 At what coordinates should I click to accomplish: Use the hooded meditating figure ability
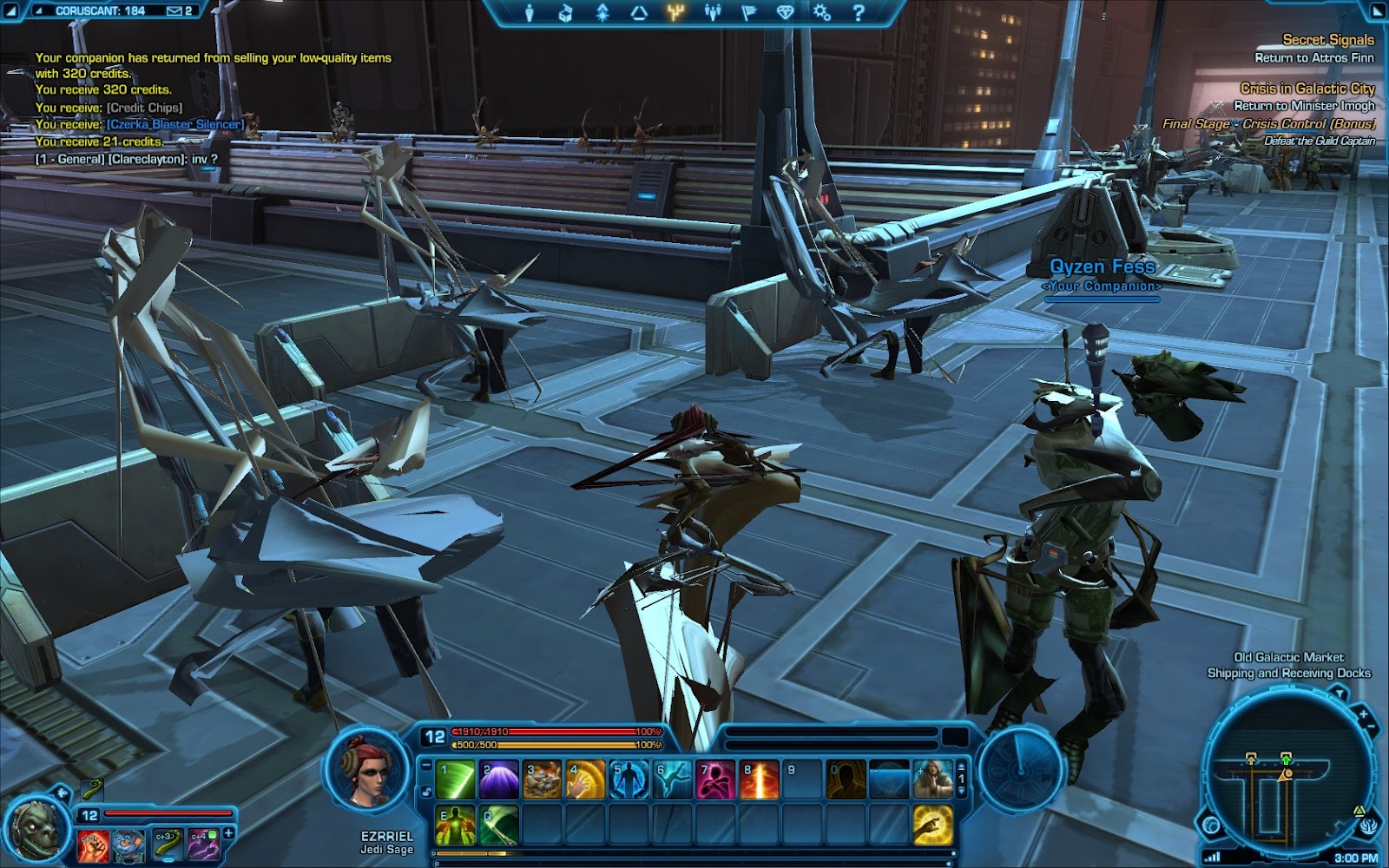coord(932,779)
